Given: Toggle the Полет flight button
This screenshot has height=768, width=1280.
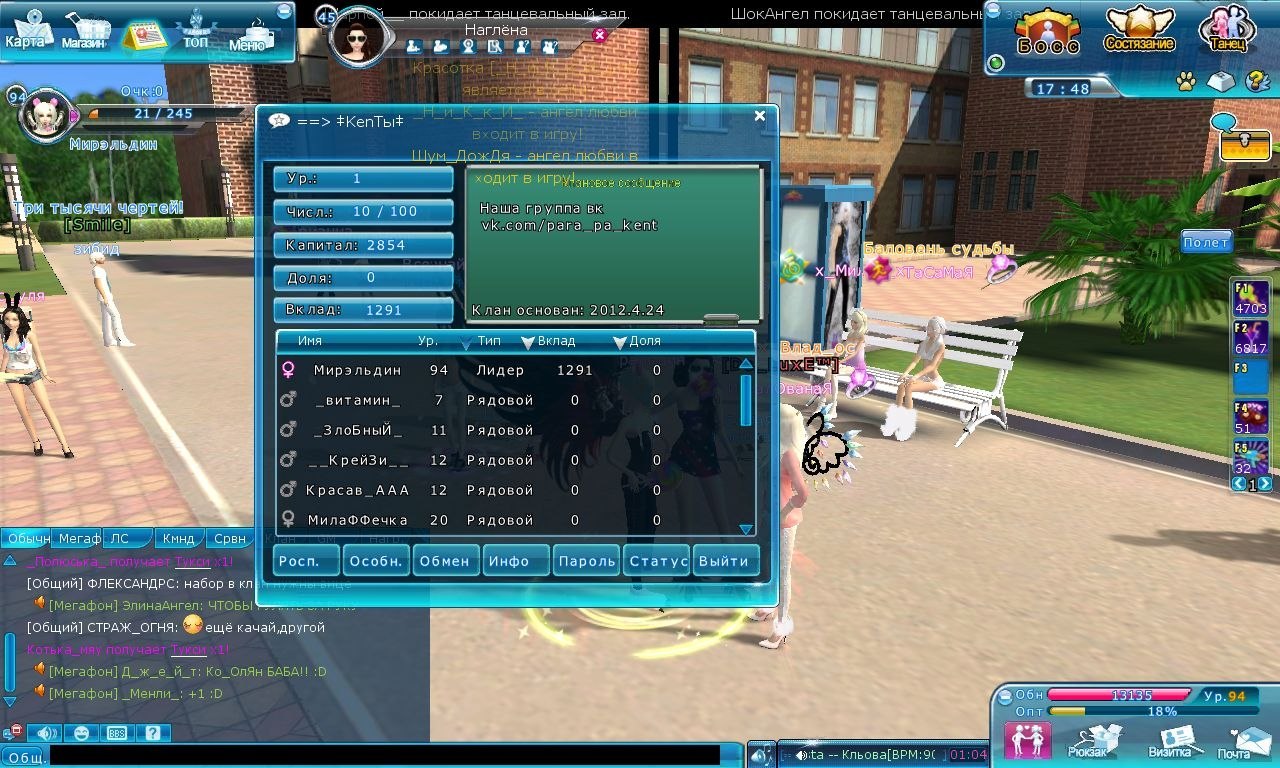Looking at the screenshot, I should point(1206,242).
